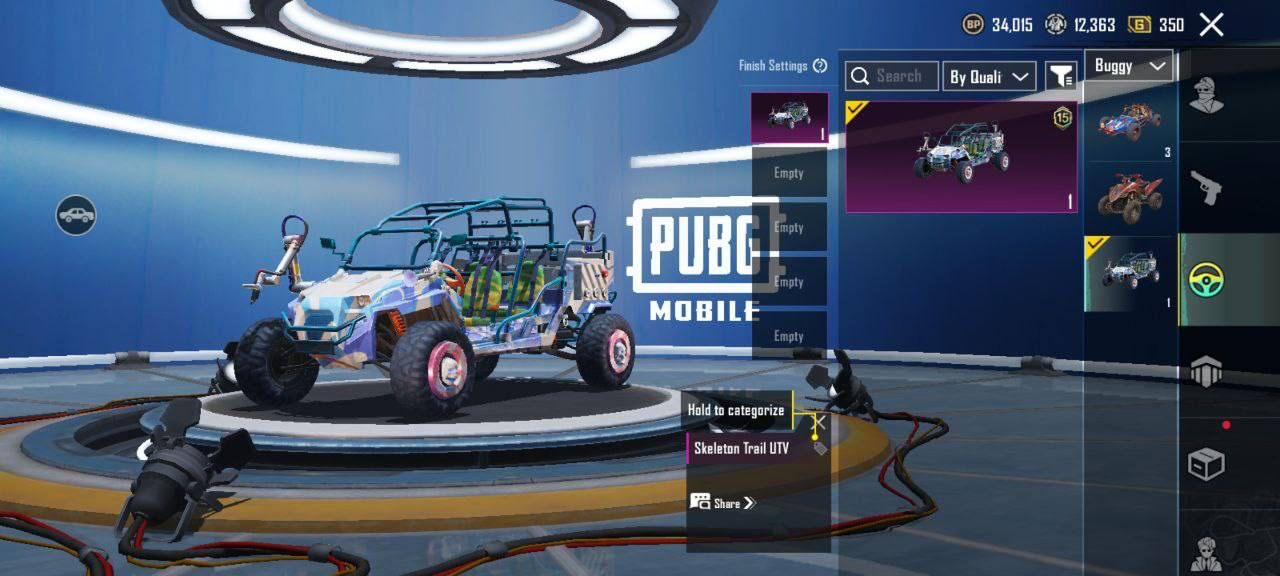1280x576 pixels.
Task: Open the By Quality sort dropdown
Action: [x=988, y=76]
